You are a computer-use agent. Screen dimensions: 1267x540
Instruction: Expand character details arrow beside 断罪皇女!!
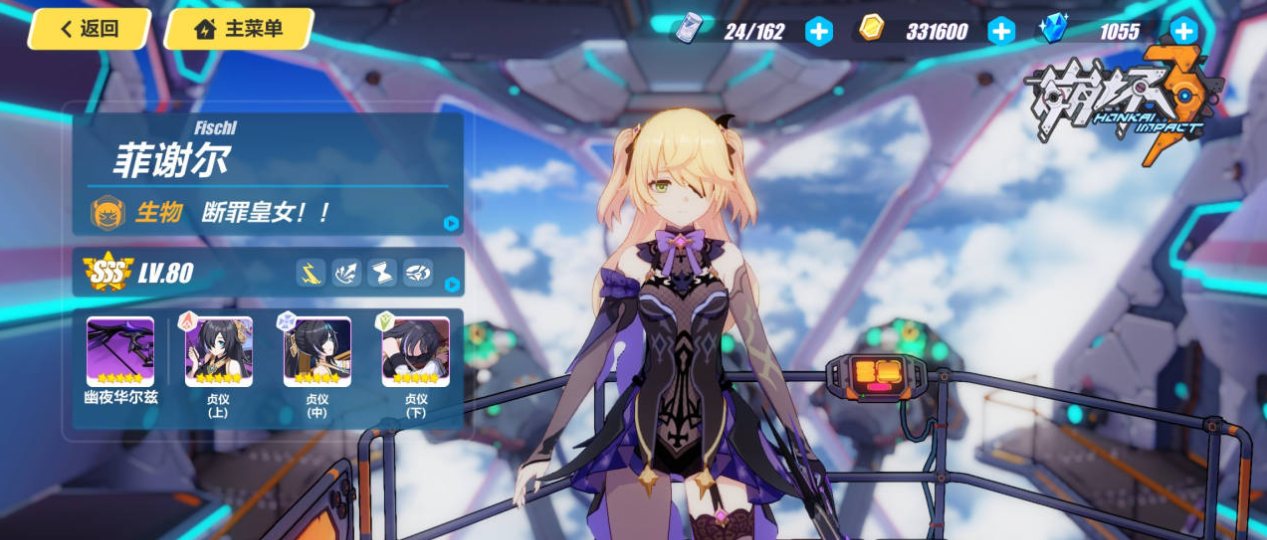(x=451, y=223)
